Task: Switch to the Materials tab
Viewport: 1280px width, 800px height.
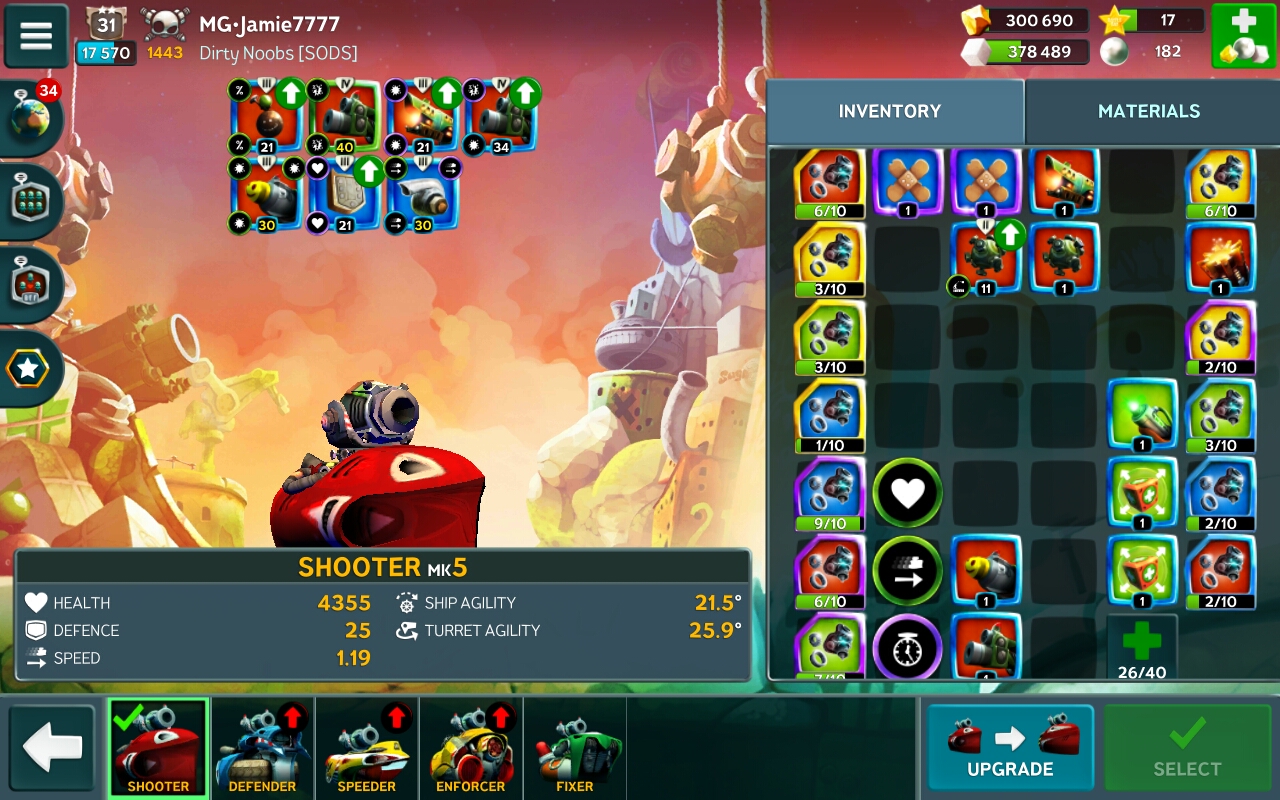Action: [1149, 111]
